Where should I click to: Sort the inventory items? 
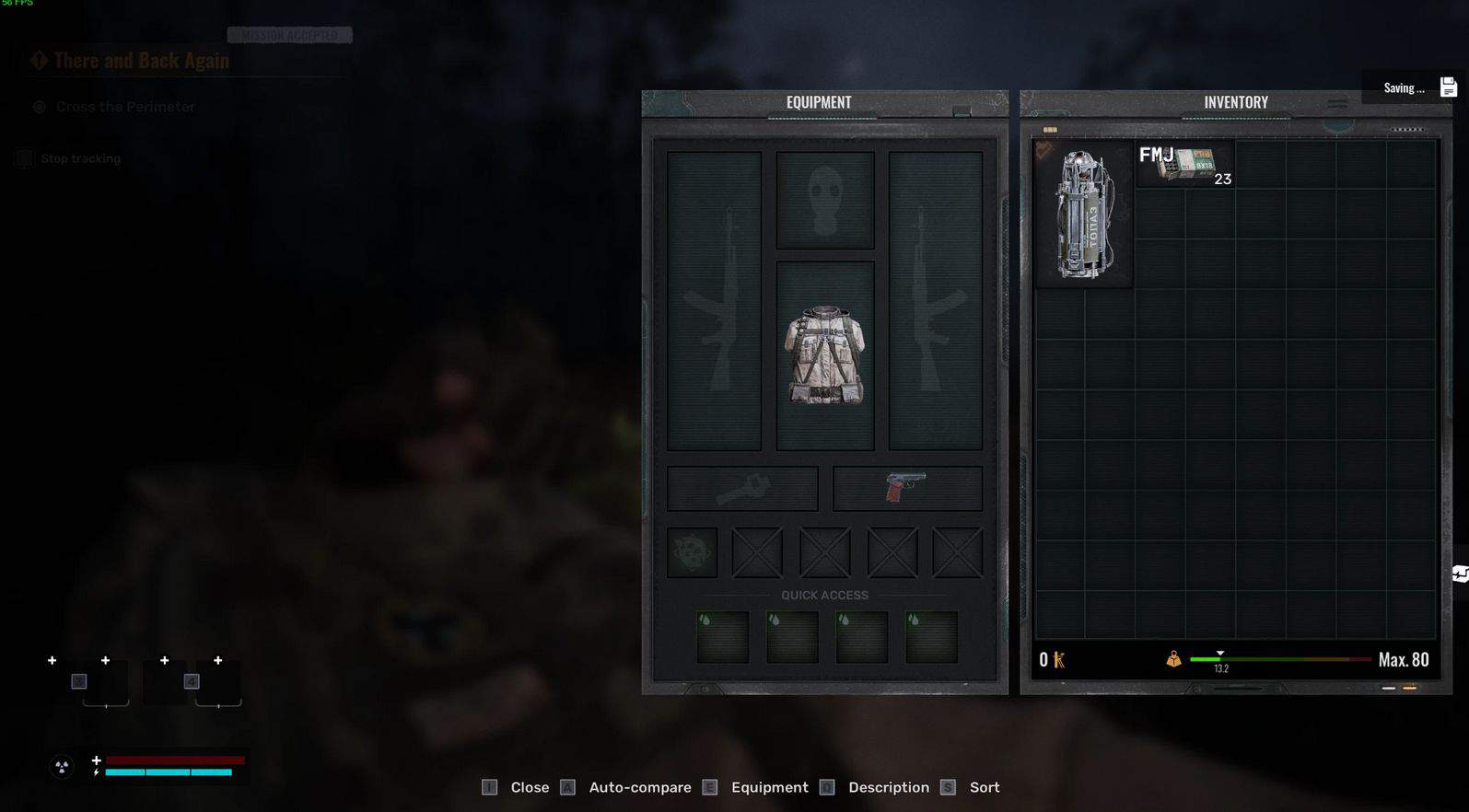984,788
